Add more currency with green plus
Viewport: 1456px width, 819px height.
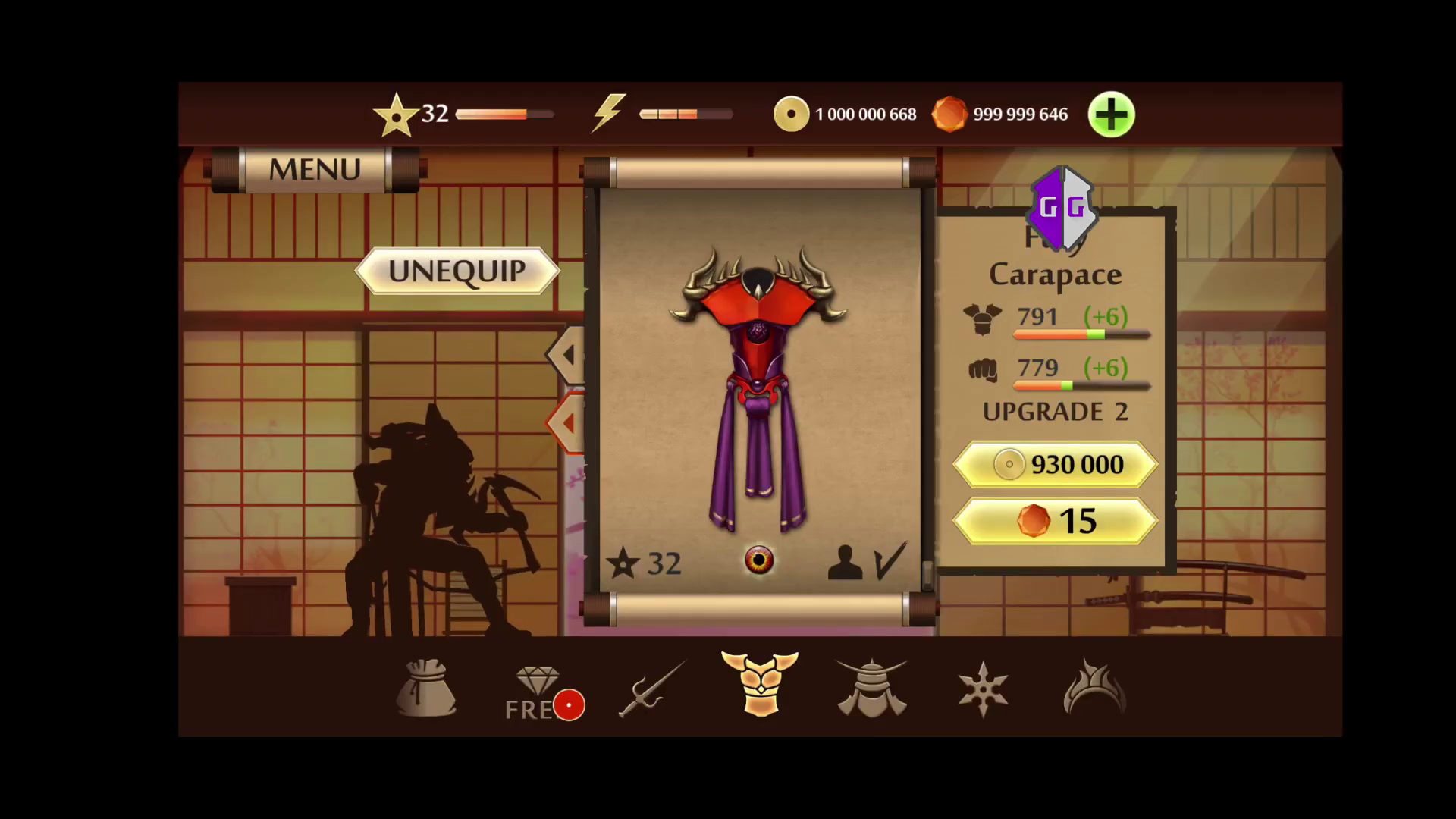click(1111, 115)
